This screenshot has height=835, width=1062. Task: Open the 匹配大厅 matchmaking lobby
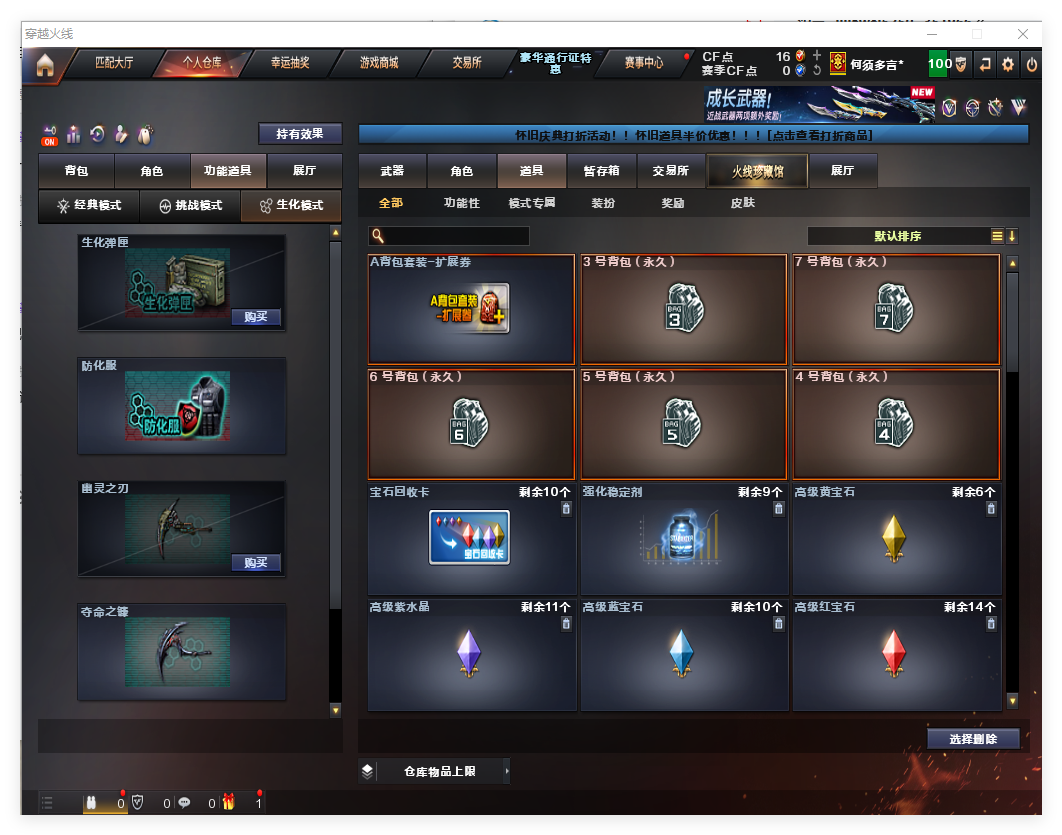tap(114, 63)
